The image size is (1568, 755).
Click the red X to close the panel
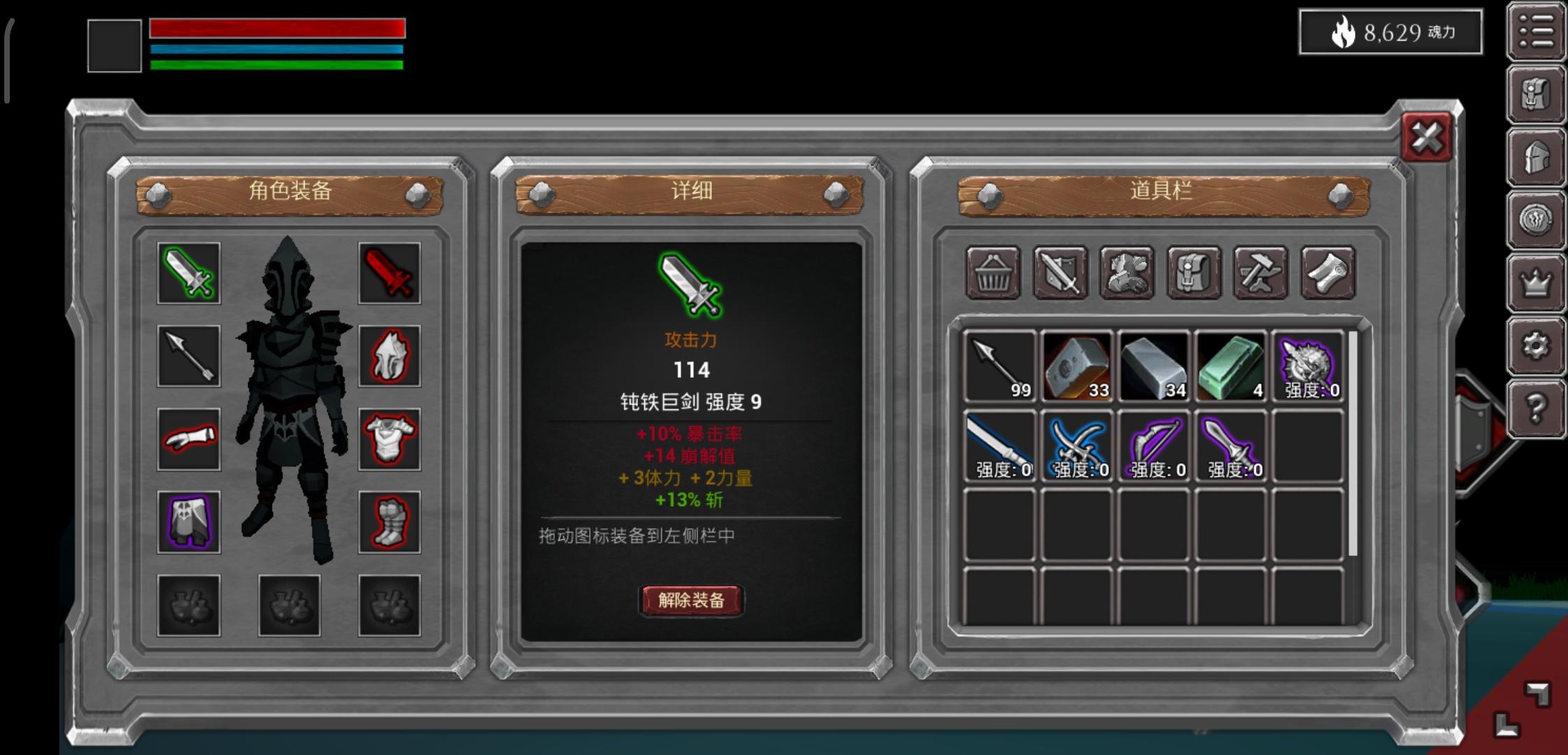[x=1425, y=138]
